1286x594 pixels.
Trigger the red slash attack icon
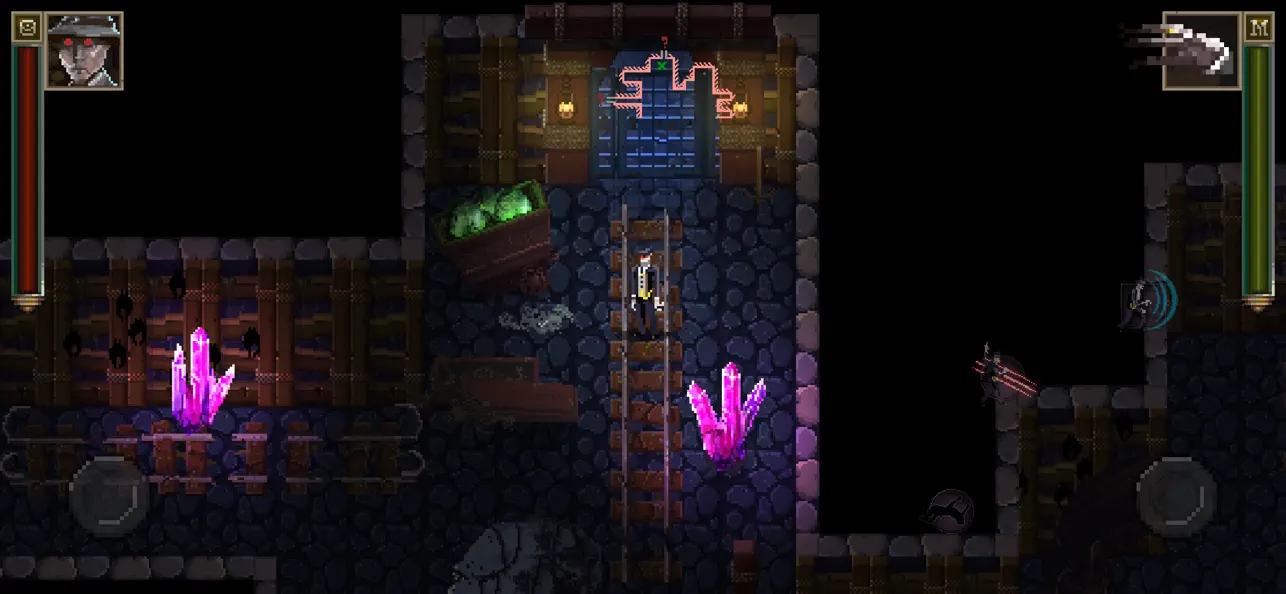pyautogui.click(x=1003, y=375)
